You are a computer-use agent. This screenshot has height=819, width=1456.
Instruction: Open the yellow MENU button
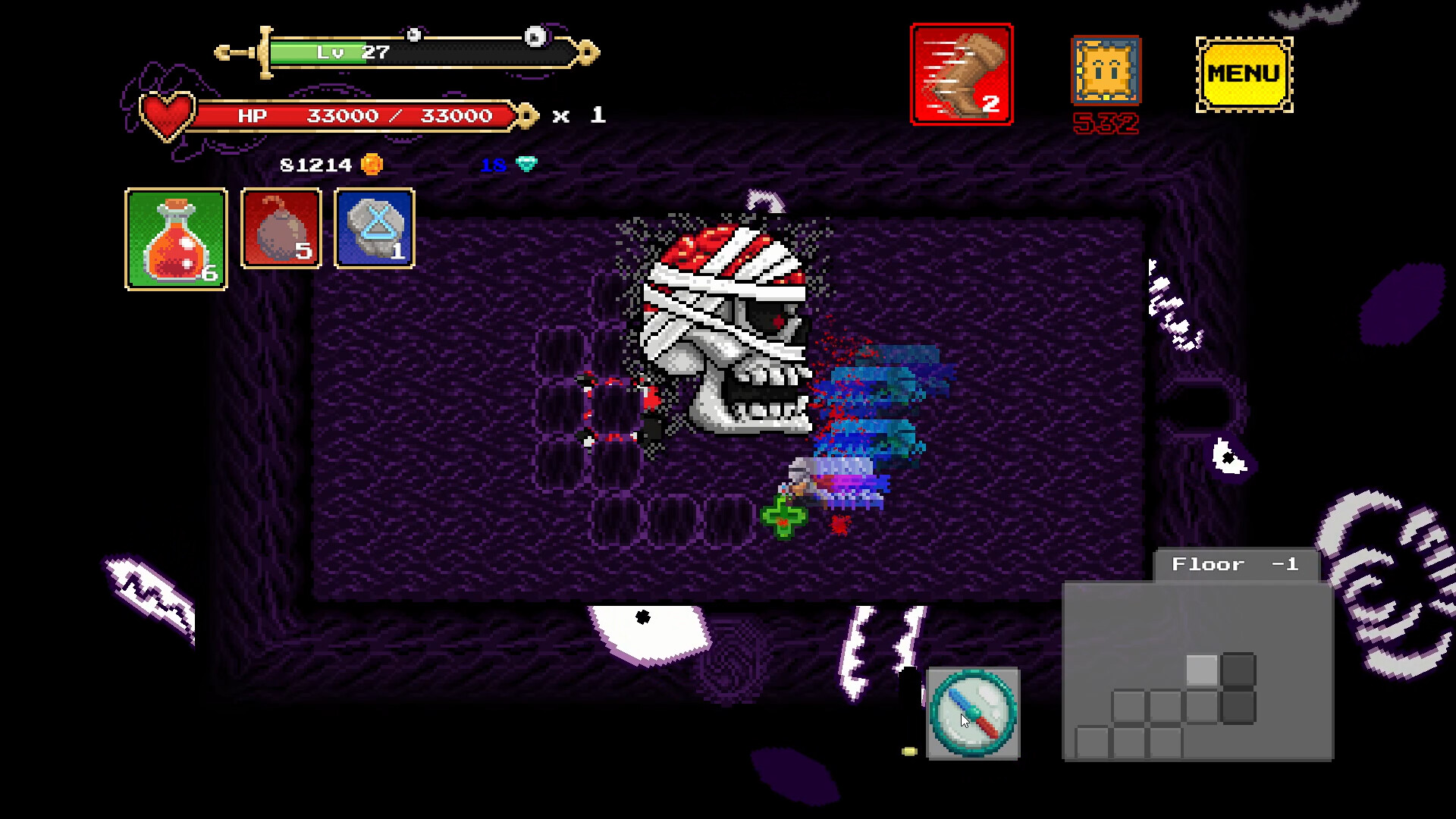click(1243, 74)
